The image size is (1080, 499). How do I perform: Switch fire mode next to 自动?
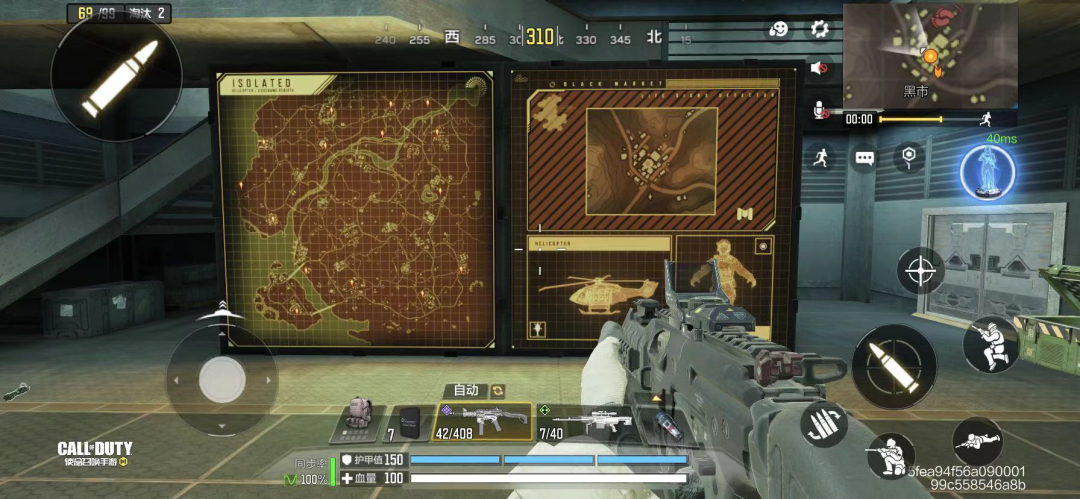pos(497,391)
